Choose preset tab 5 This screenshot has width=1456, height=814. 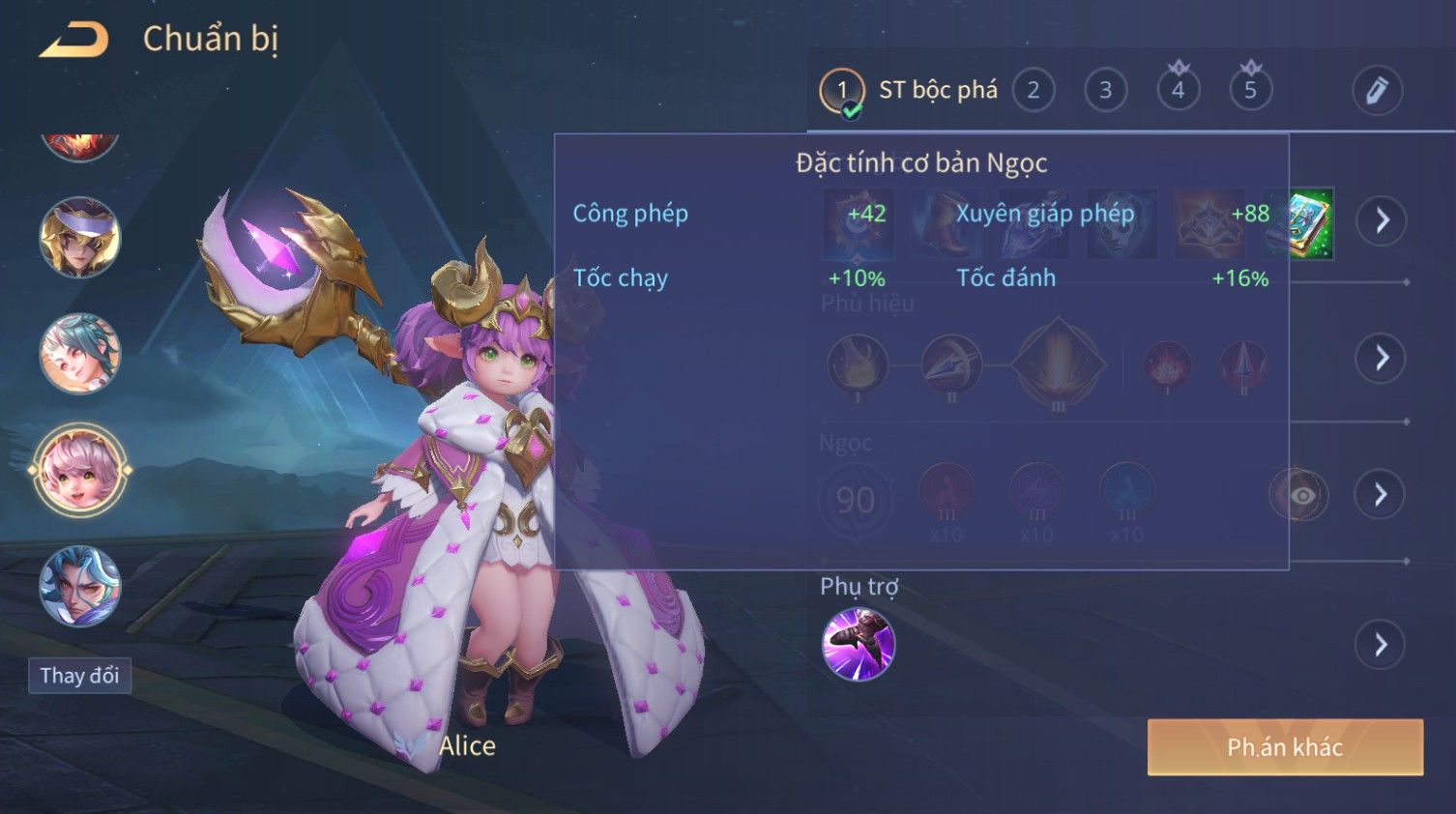click(1250, 91)
